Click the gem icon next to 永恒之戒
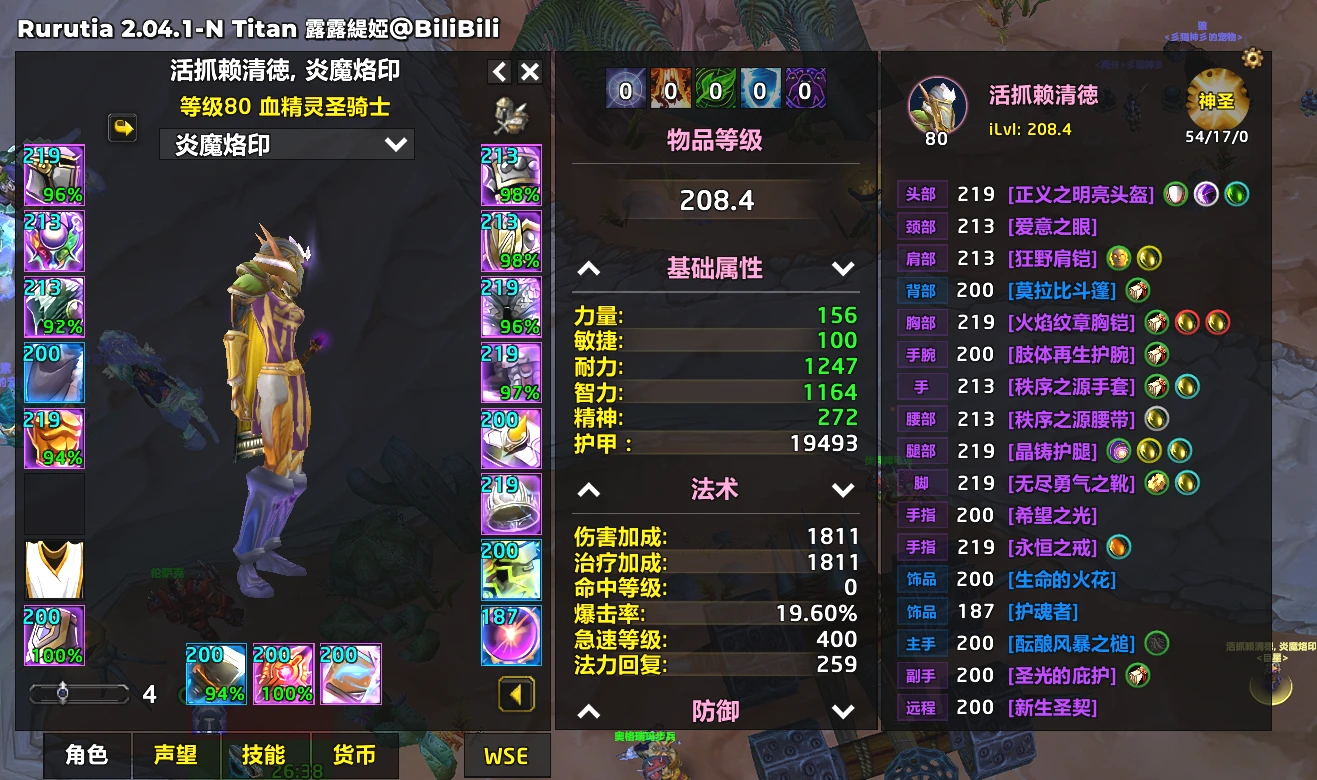1317x780 pixels. (1118, 546)
